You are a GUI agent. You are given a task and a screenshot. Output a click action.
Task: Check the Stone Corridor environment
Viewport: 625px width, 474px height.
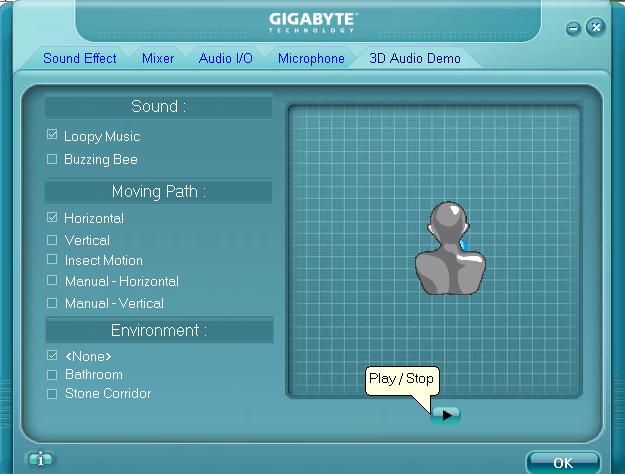[52, 393]
